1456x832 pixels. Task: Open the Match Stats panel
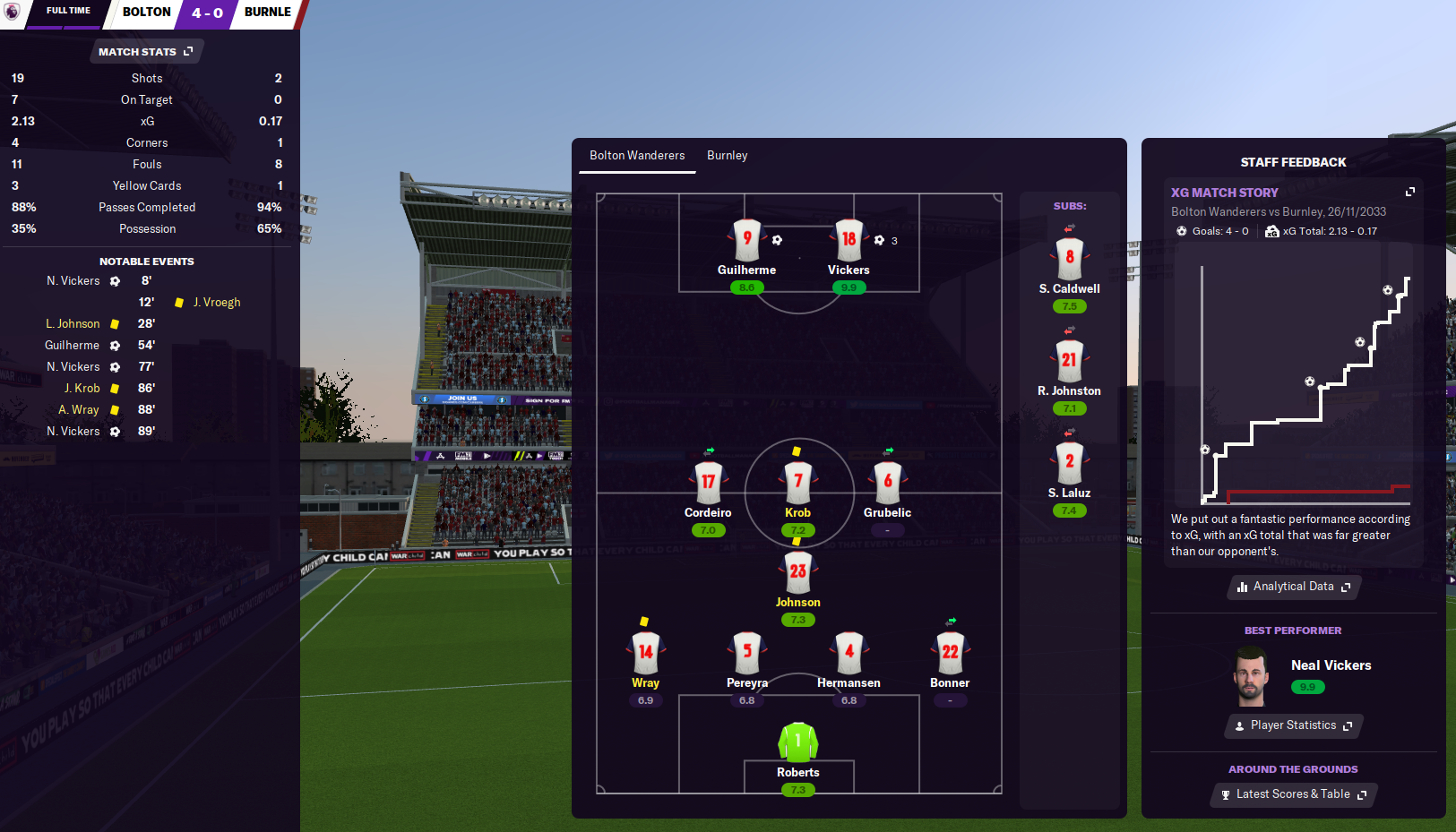[146, 52]
